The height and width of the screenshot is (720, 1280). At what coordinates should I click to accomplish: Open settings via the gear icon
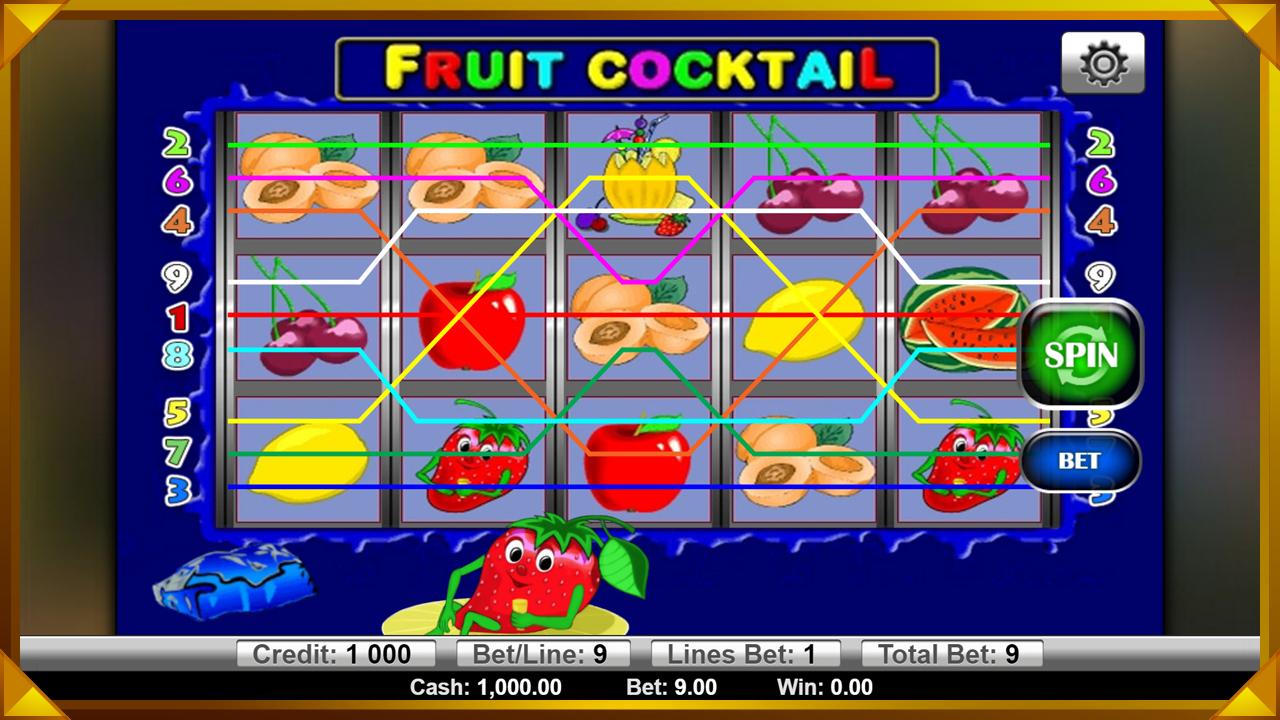(1103, 64)
